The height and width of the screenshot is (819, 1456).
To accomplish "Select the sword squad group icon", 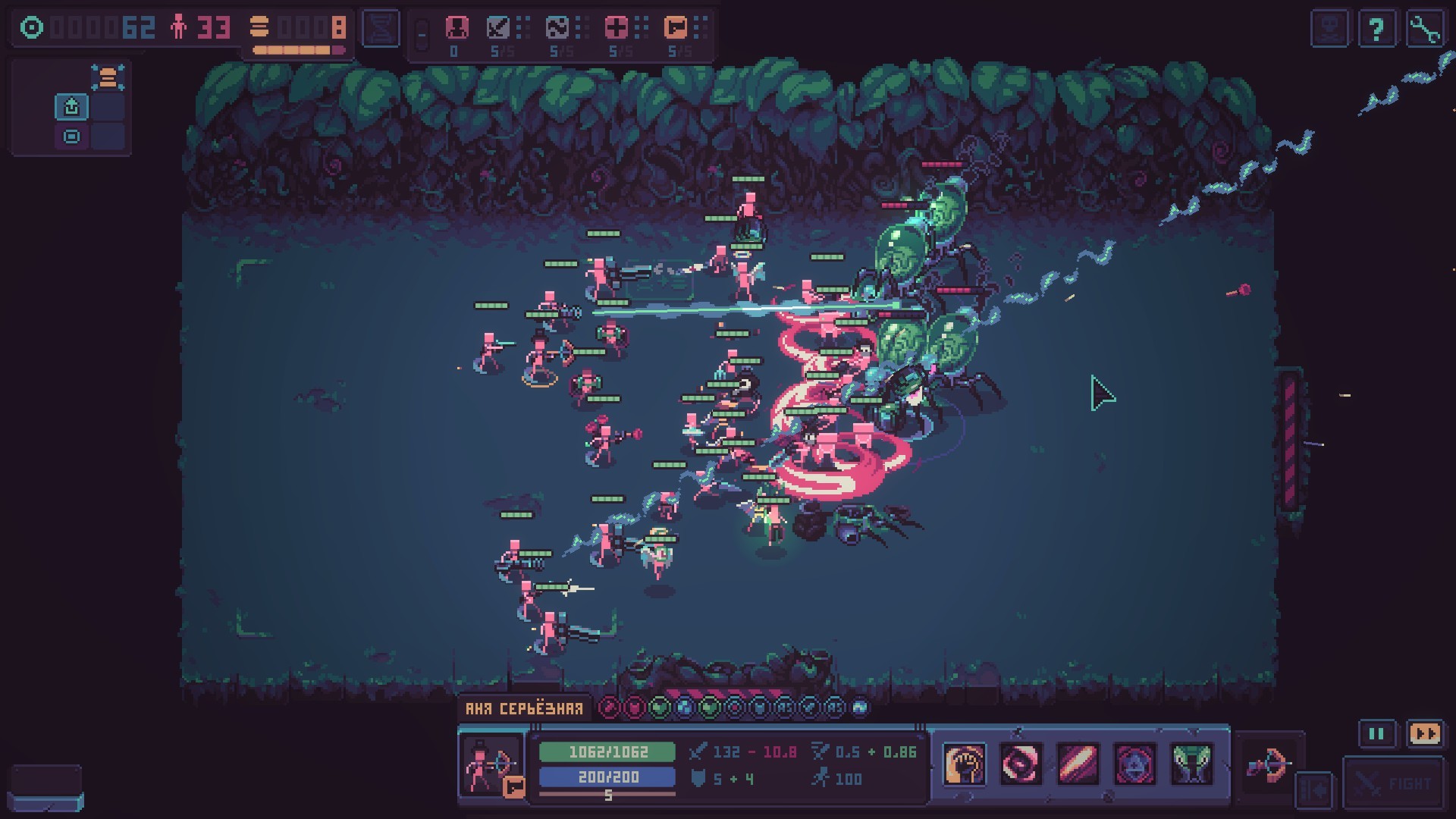I will pyautogui.click(x=499, y=28).
